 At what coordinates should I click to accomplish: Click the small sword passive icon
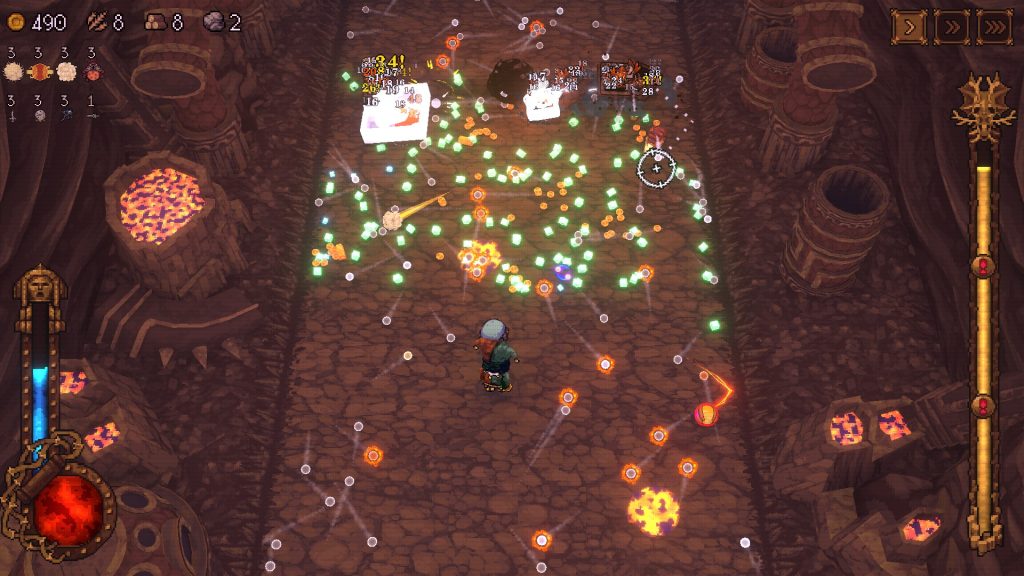[11, 115]
